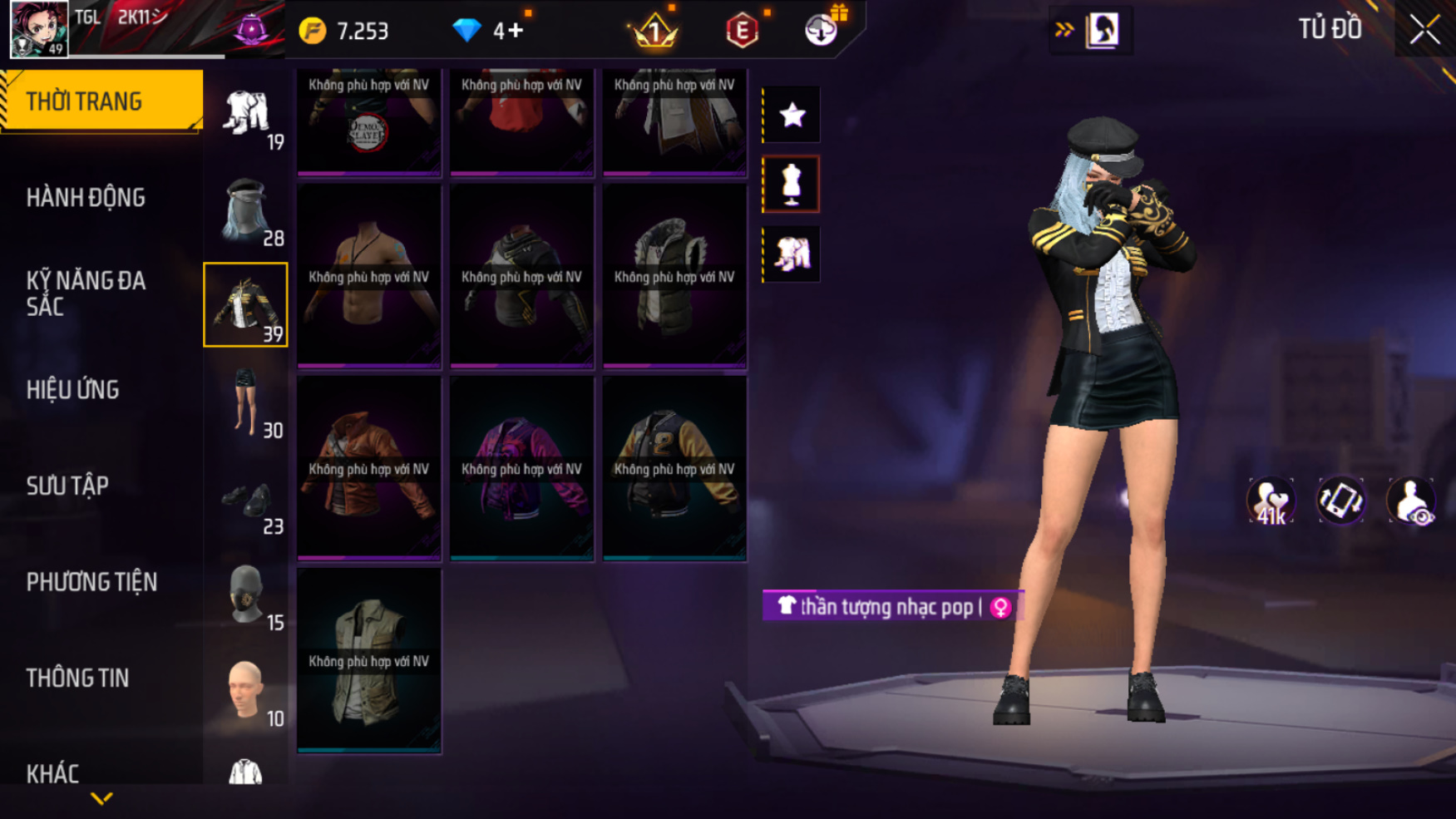The height and width of the screenshot is (819, 1456).
Task: Switch to the mask category
Action: (246, 595)
